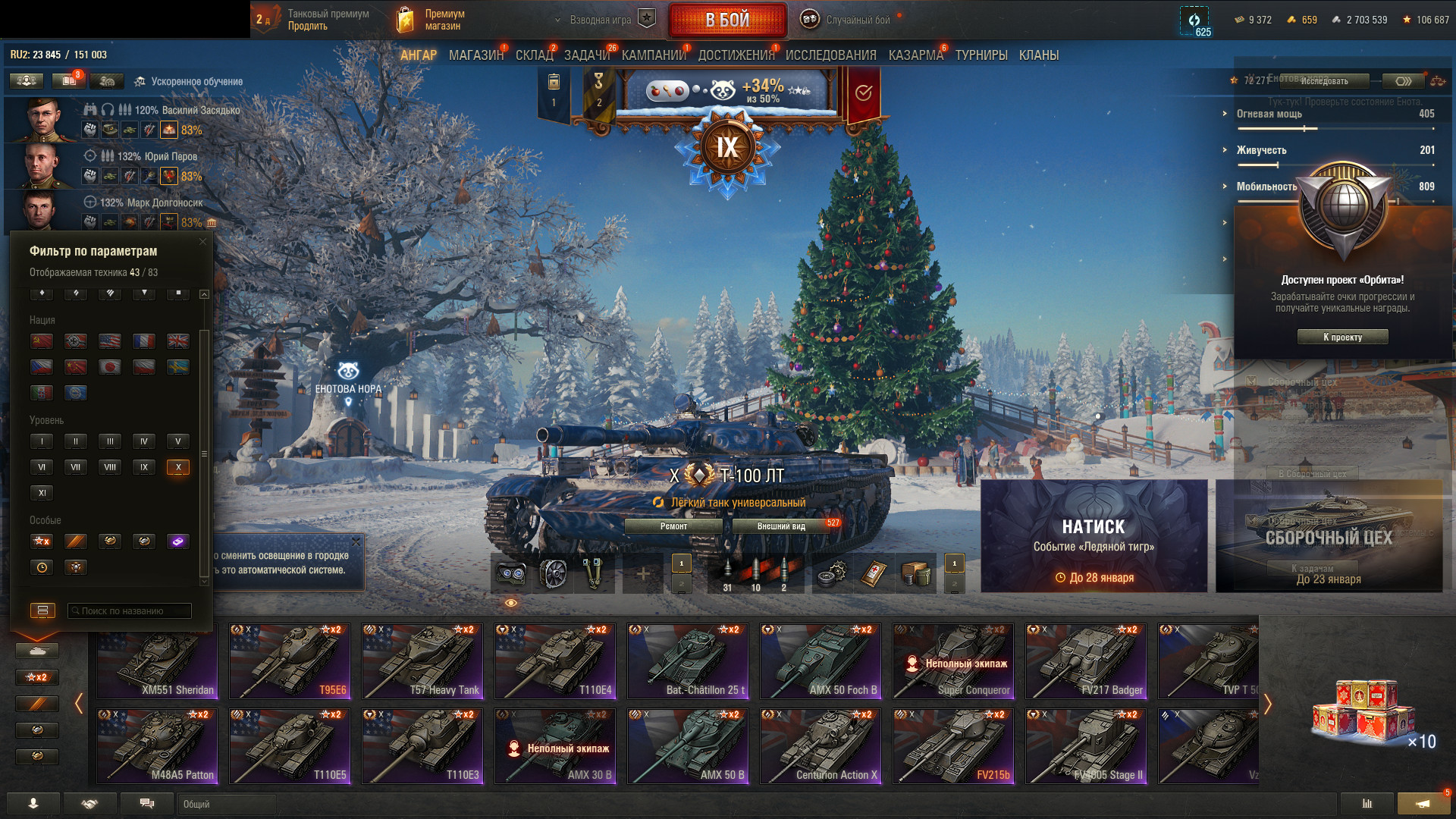
Task: Toggle the tier X level filter
Action: tap(178, 467)
